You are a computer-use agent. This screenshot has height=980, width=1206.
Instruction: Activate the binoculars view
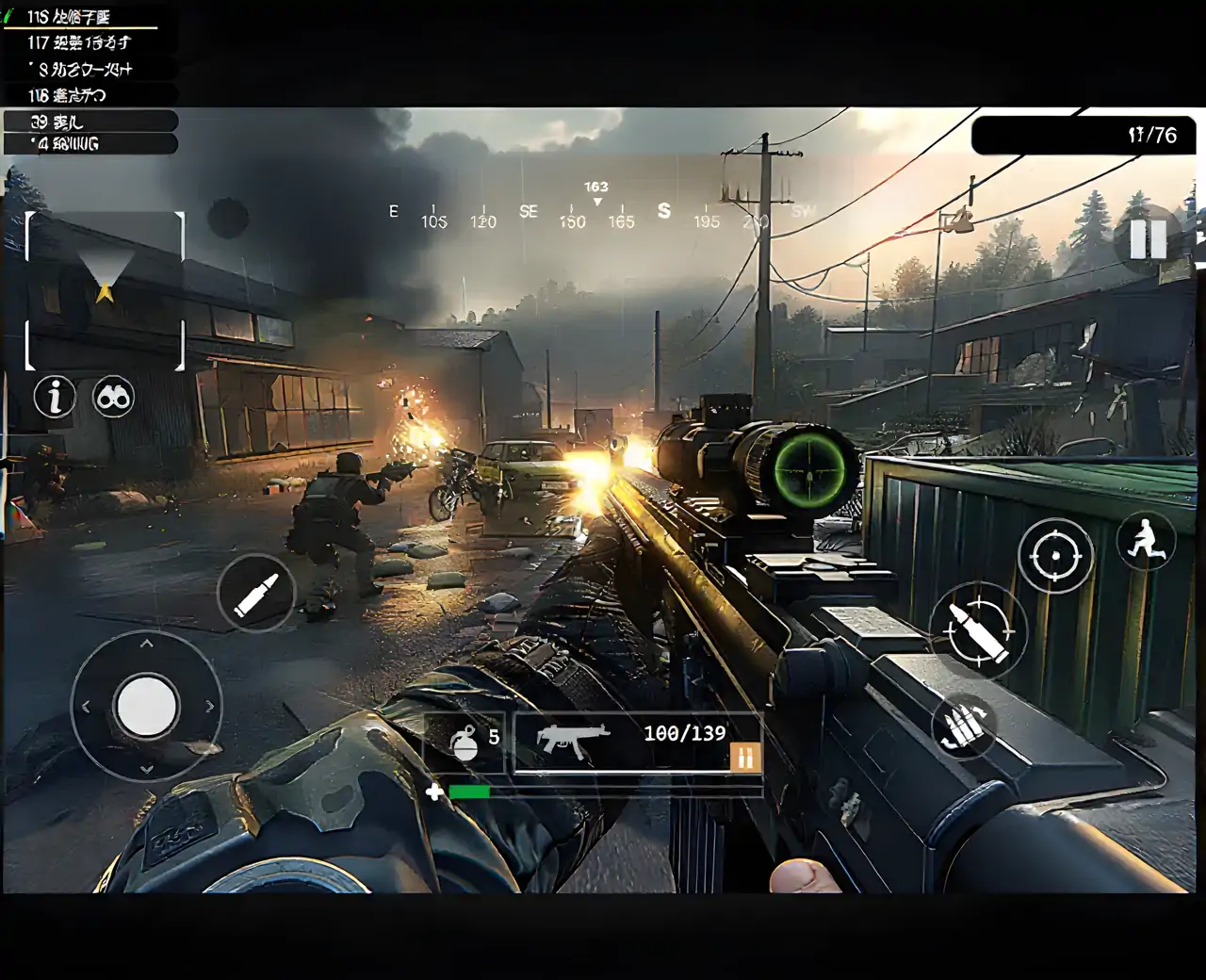pyautogui.click(x=114, y=398)
